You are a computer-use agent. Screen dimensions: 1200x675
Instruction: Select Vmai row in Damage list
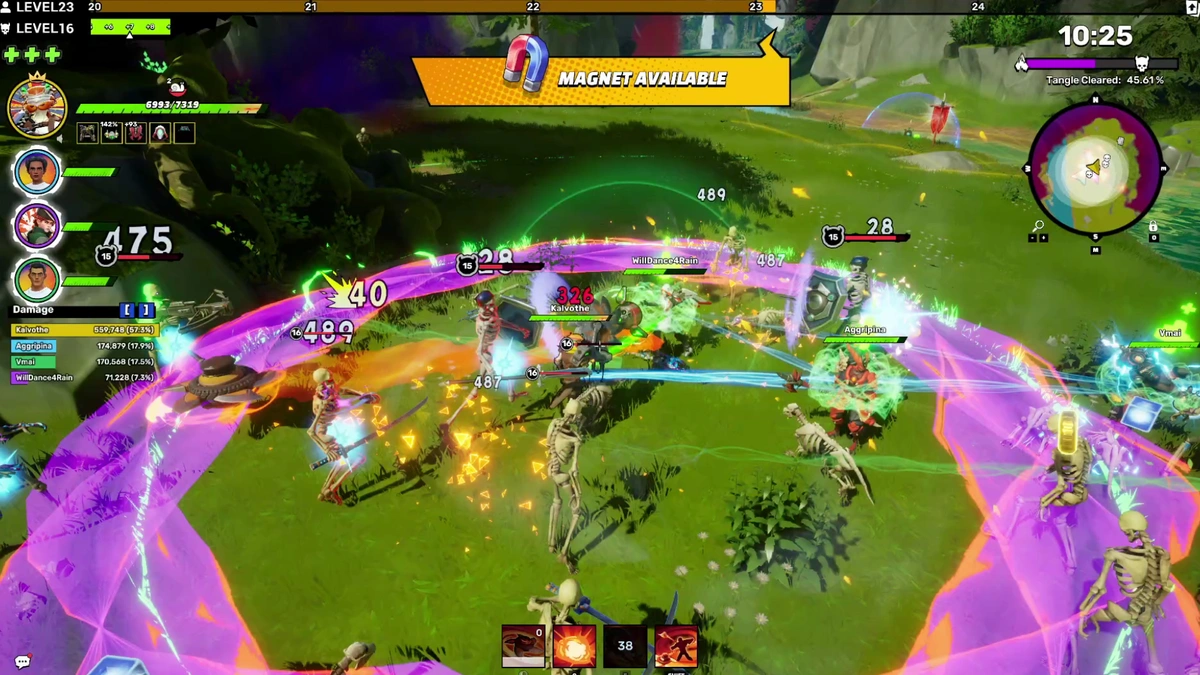tap(84, 362)
